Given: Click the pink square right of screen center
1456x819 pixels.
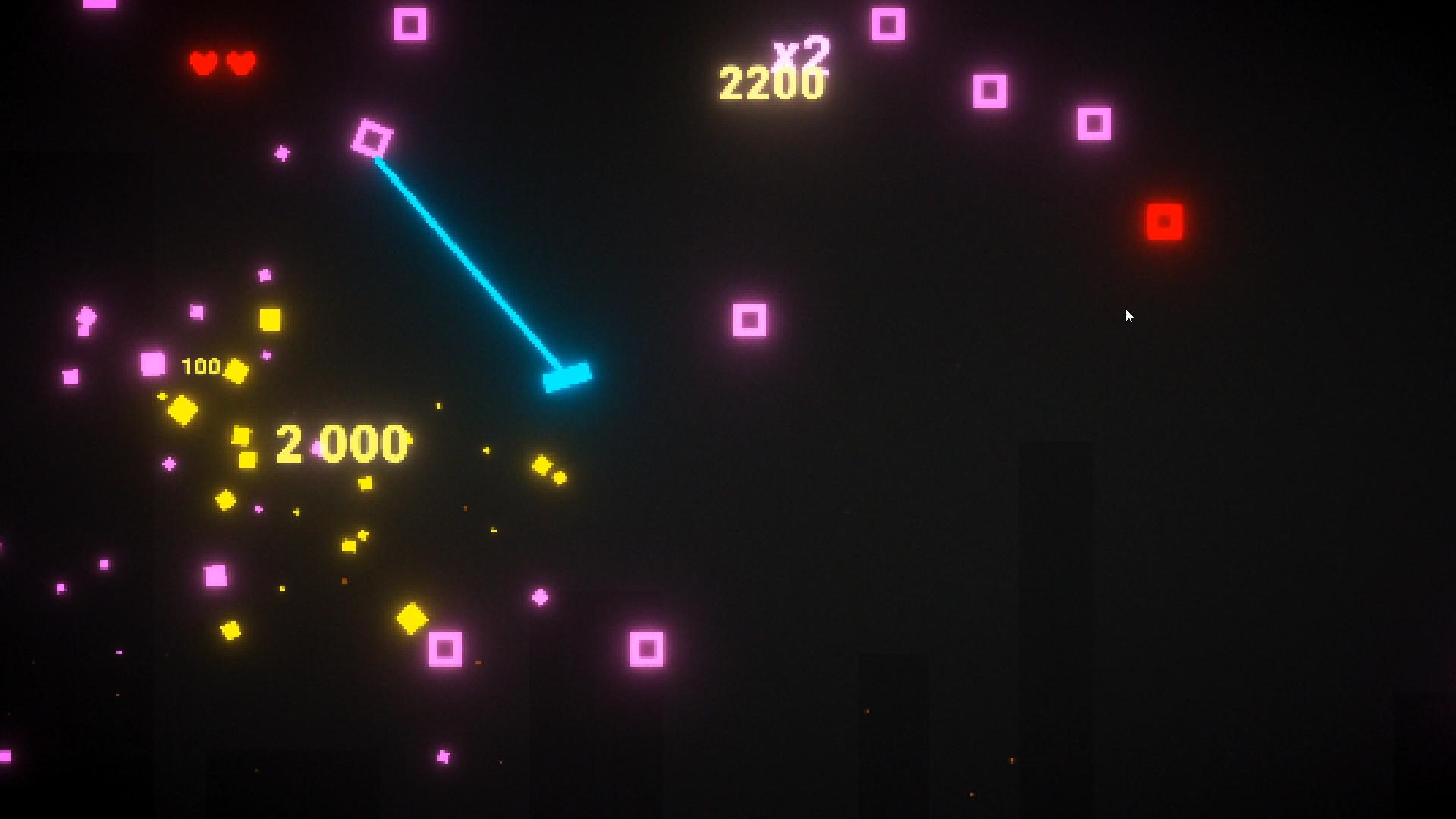Looking at the screenshot, I should (x=751, y=319).
